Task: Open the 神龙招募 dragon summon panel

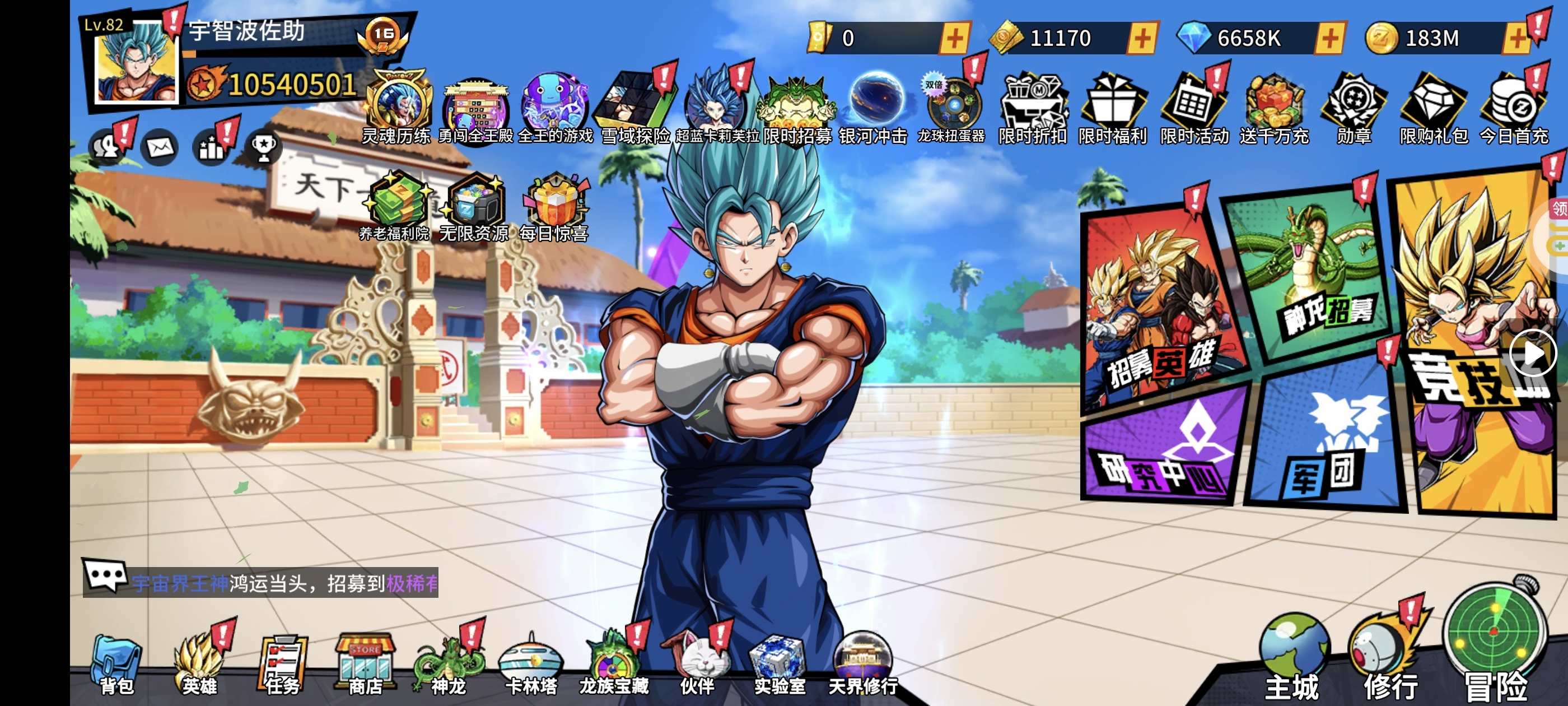Action: click(1309, 274)
